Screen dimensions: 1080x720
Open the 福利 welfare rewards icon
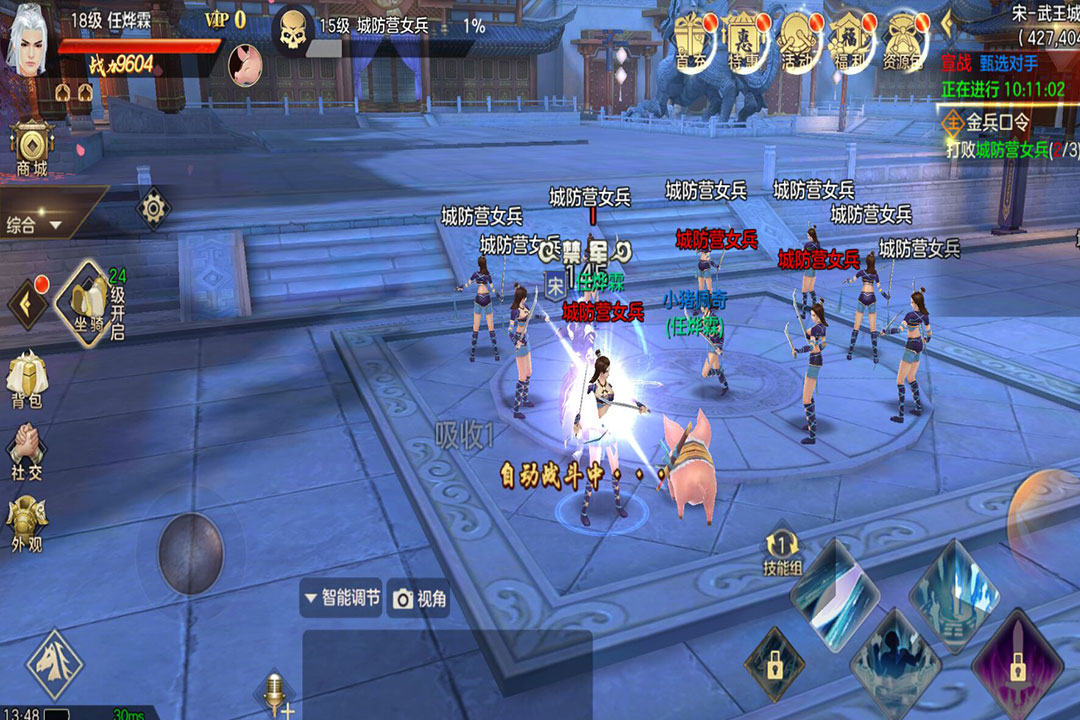[850, 42]
